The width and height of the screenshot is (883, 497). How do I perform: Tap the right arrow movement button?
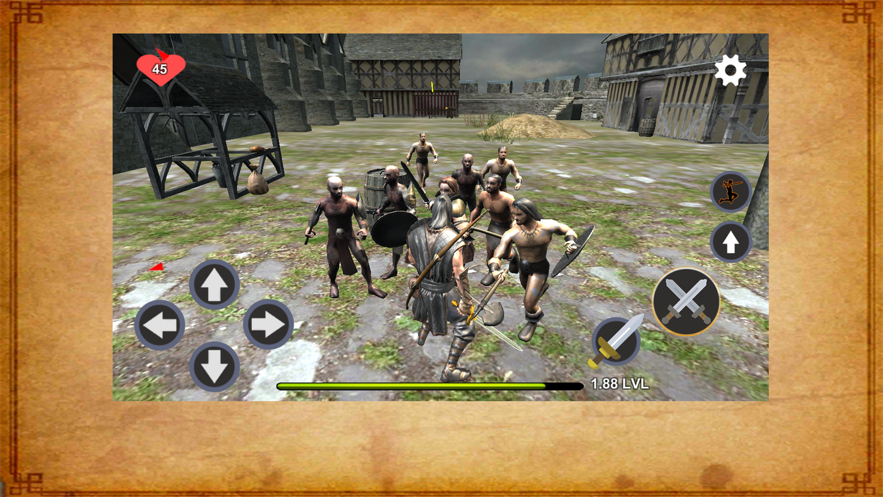coord(268,325)
